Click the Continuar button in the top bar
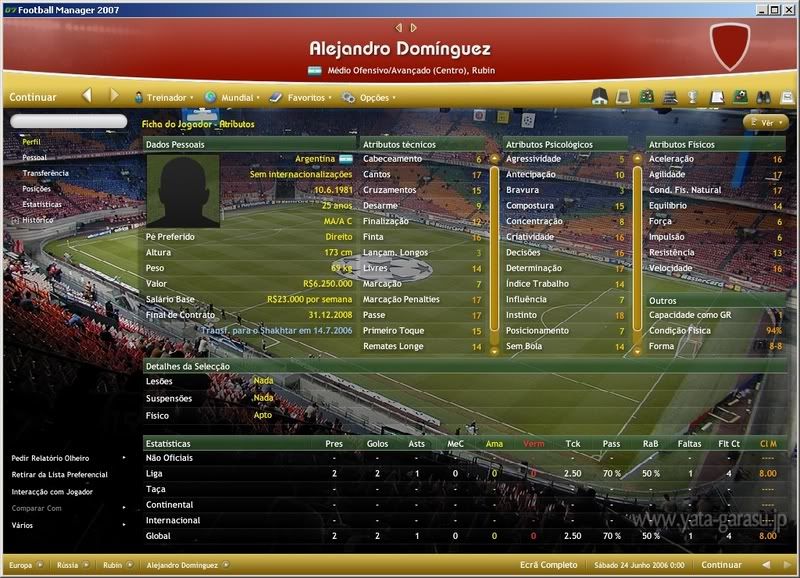The height and width of the screenshot is (578, 800). pyautogui.click(x=33, y=98)
